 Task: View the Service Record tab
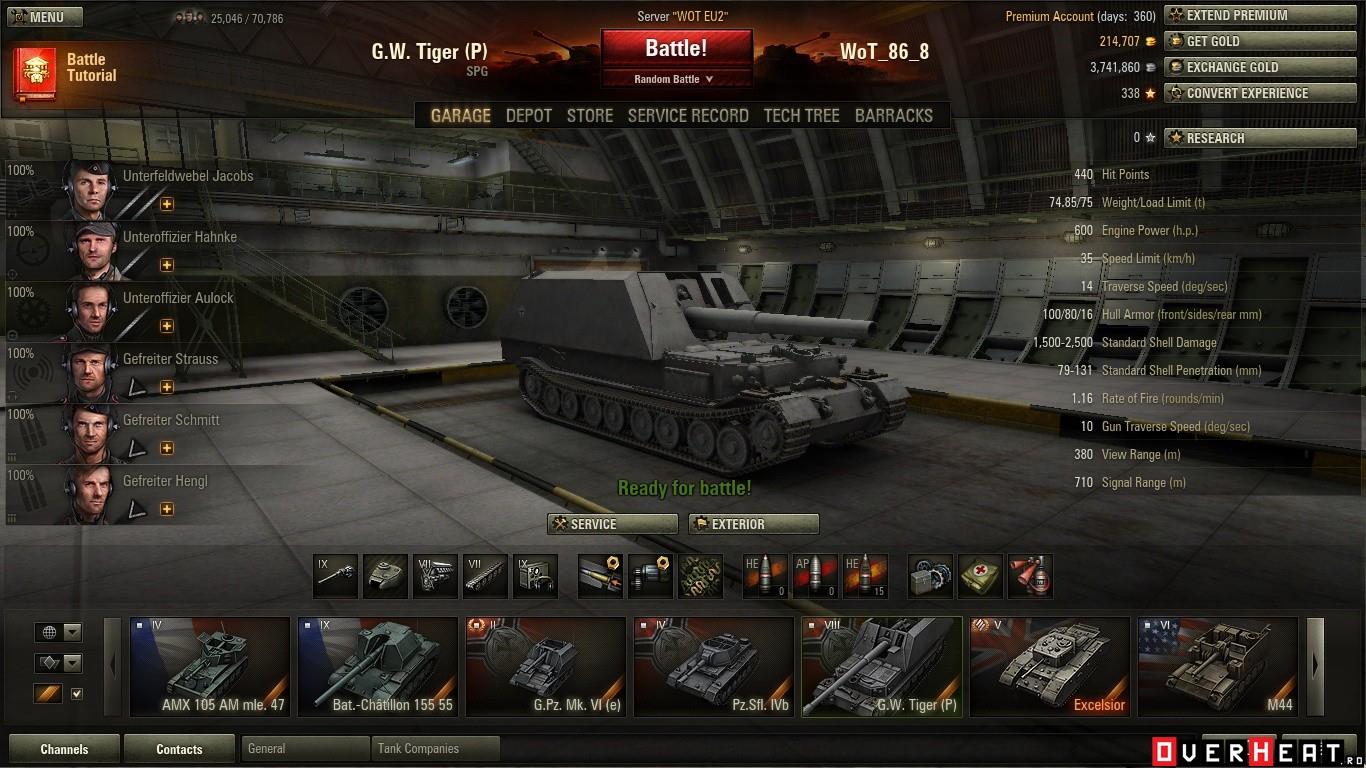click(x=688, y=116)
